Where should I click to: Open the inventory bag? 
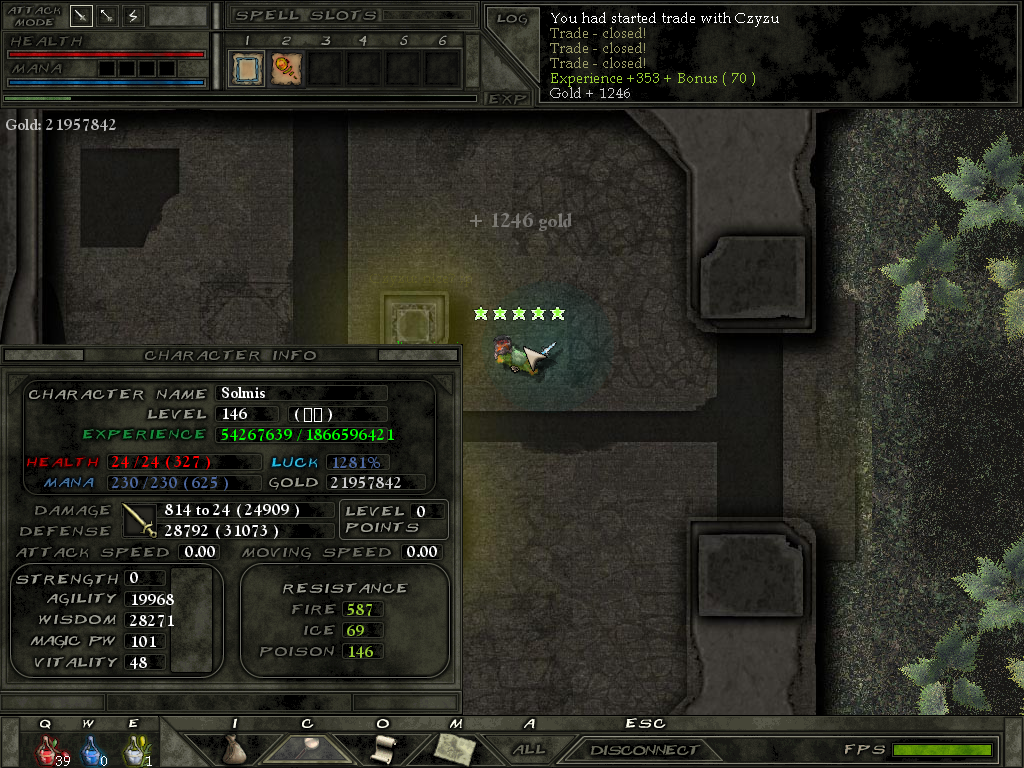pos(235,748)
